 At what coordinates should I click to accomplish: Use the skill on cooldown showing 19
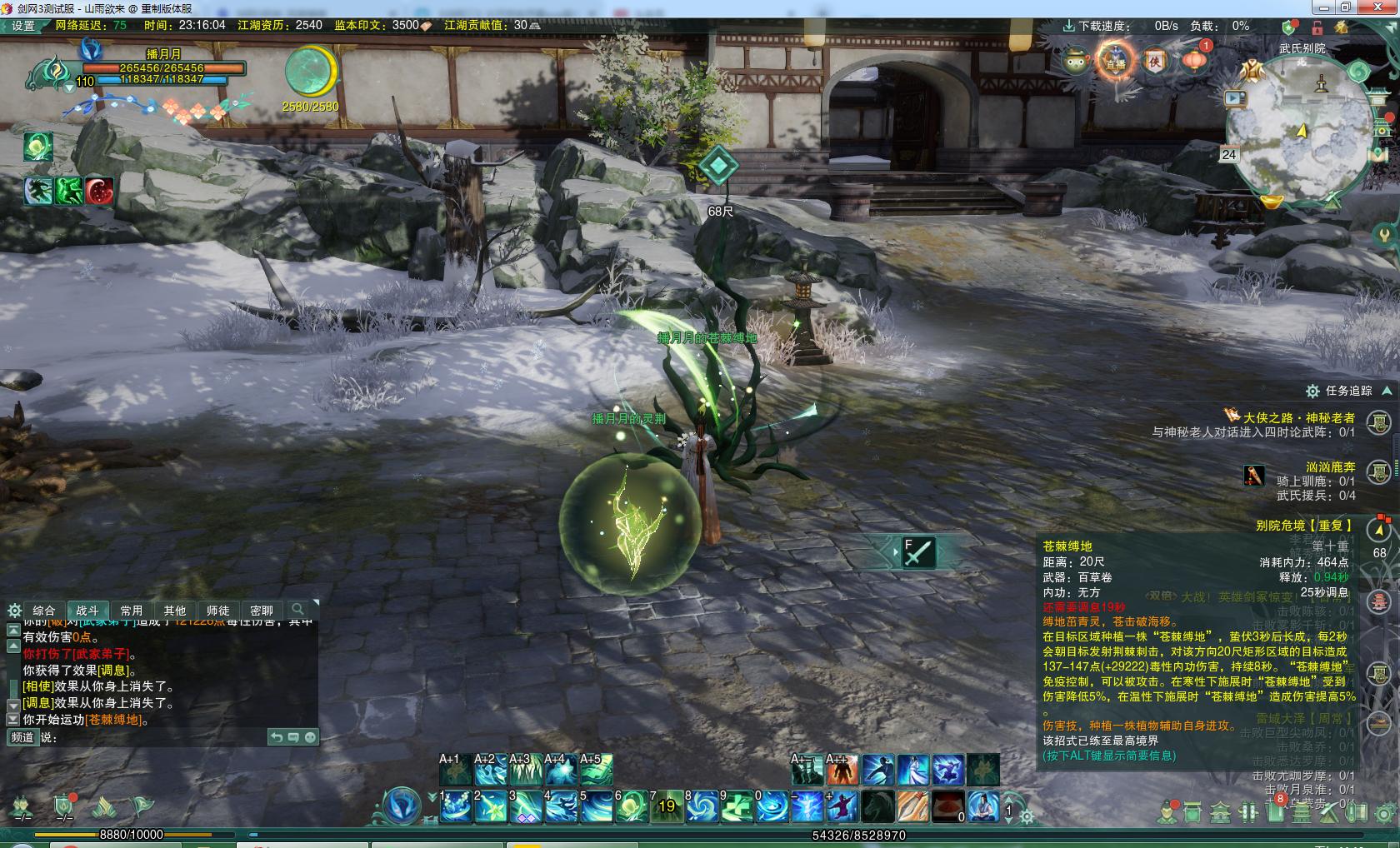(x=666, y=806)
